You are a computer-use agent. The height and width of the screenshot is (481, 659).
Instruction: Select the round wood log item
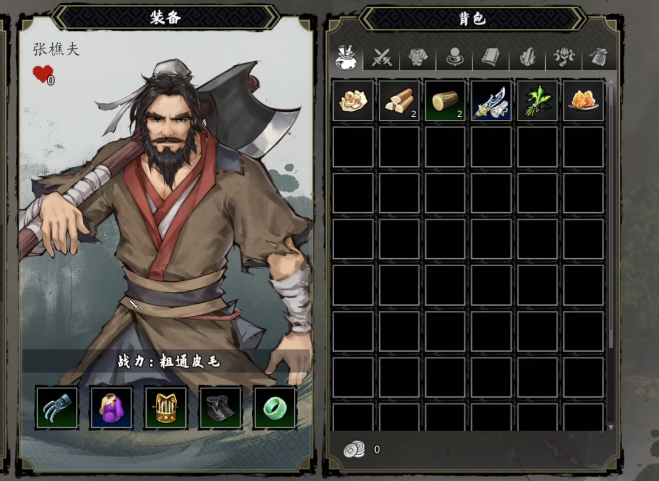(x=445, y=101)
